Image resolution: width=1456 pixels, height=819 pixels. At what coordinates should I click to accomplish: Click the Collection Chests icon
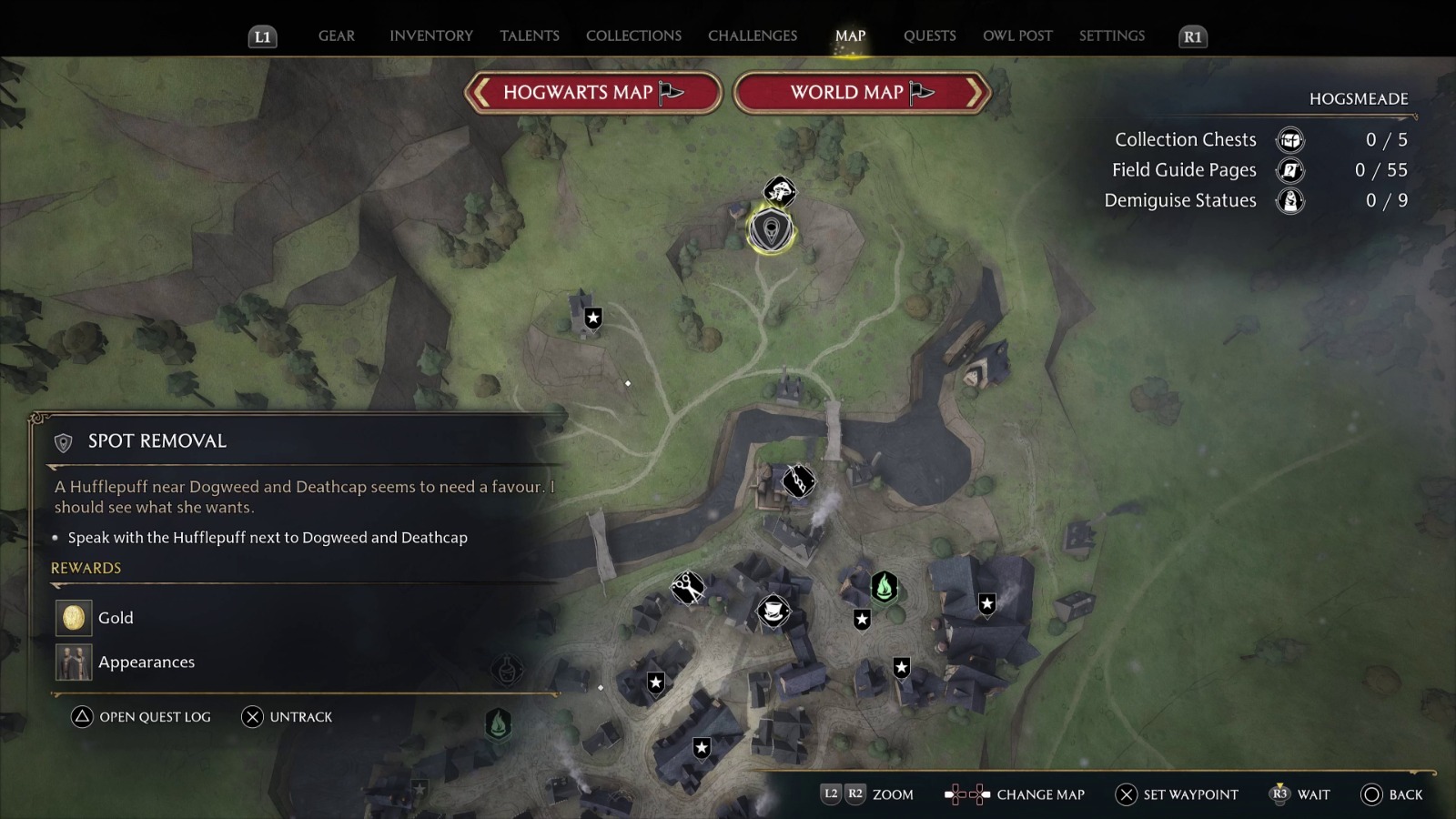pyautogui.click(x=1289, y=139)
